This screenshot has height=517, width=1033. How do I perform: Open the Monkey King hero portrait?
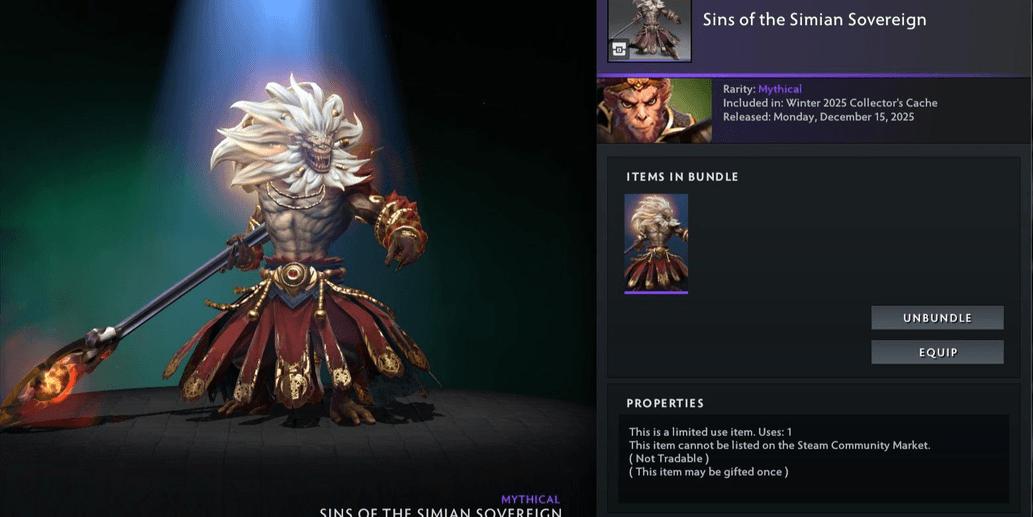click(x=654, y=110)
